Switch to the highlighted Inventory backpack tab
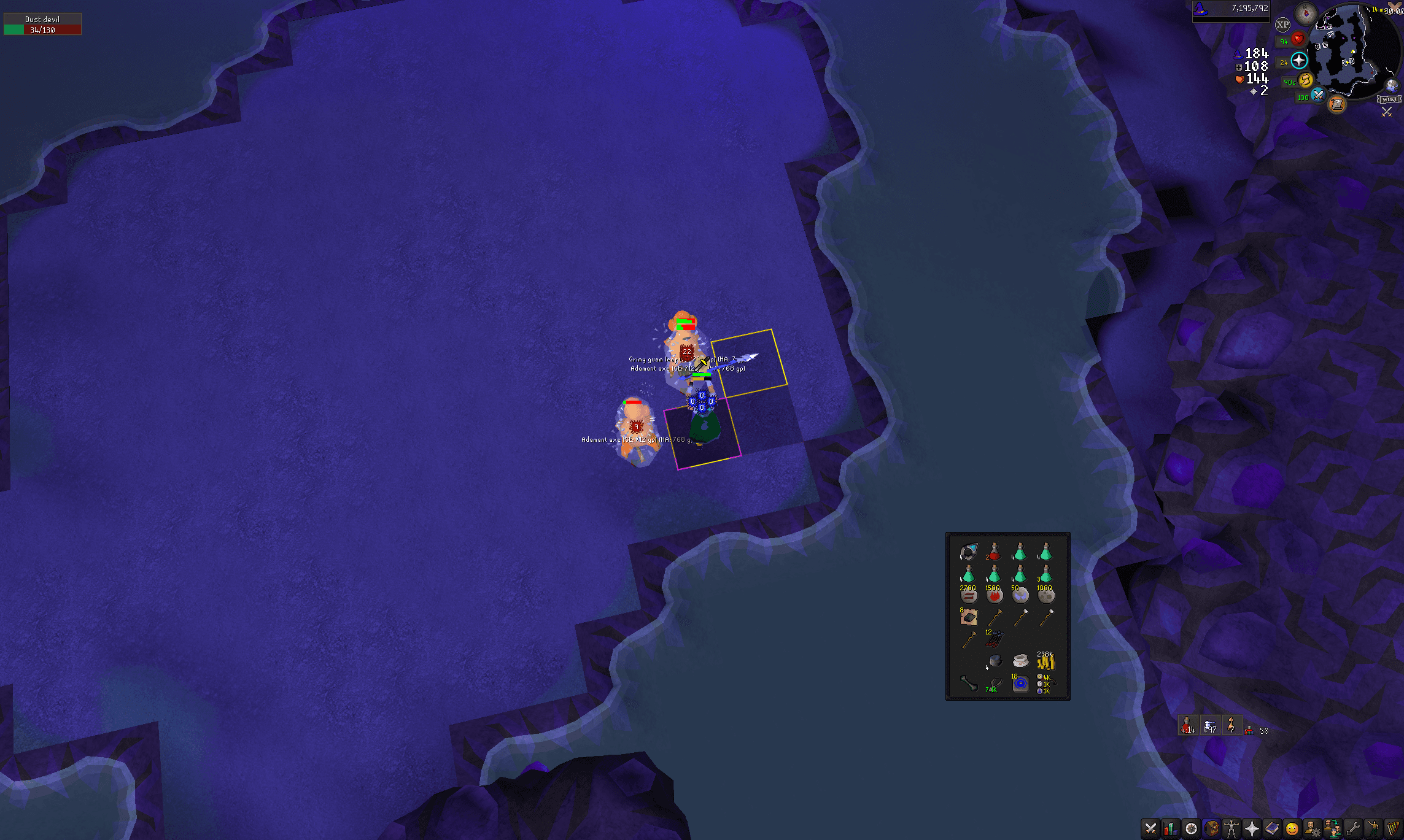This screenshot has width=1404, height=840. pos(1210,828)
